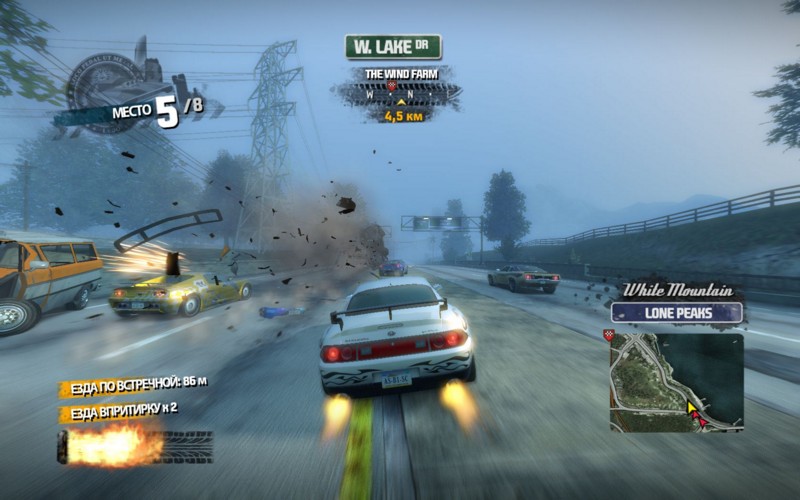Select the Wind Farm compass strip
This screenshot has height=500, width=800.
(x=399, y=95)
